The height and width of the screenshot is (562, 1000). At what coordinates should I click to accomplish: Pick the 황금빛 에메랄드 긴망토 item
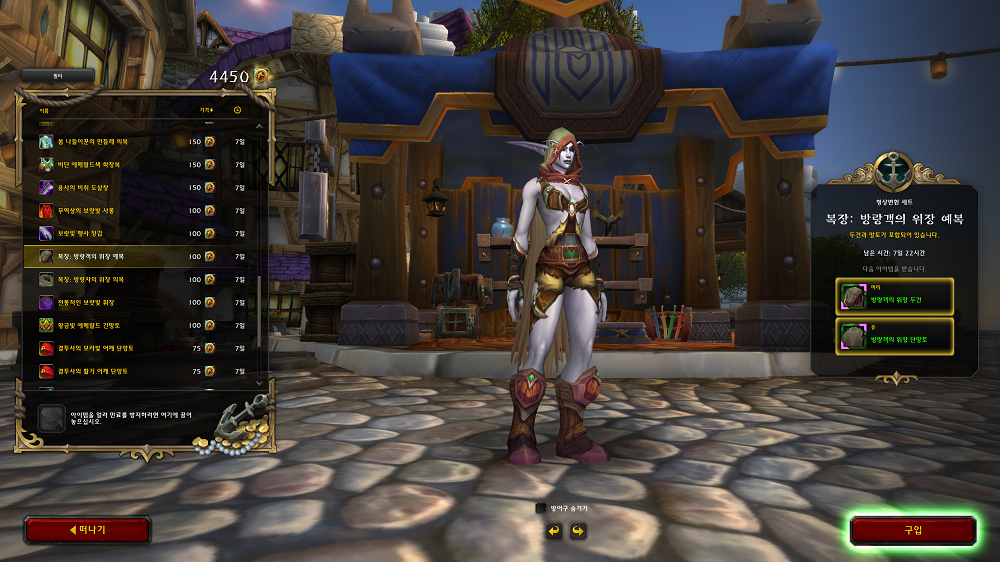140,325
